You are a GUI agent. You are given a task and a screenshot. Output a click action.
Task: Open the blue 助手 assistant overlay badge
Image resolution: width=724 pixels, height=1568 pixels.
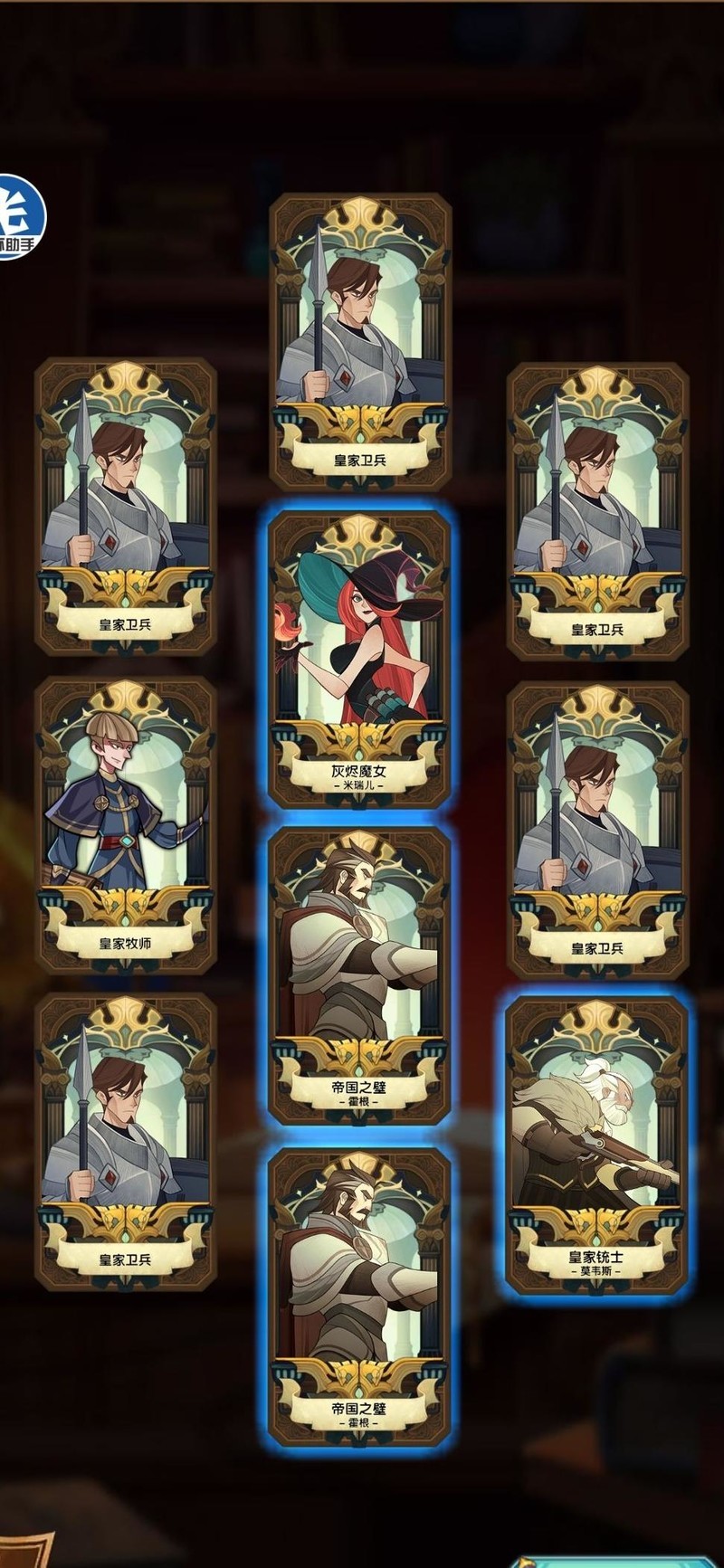(x=18, y=216)
